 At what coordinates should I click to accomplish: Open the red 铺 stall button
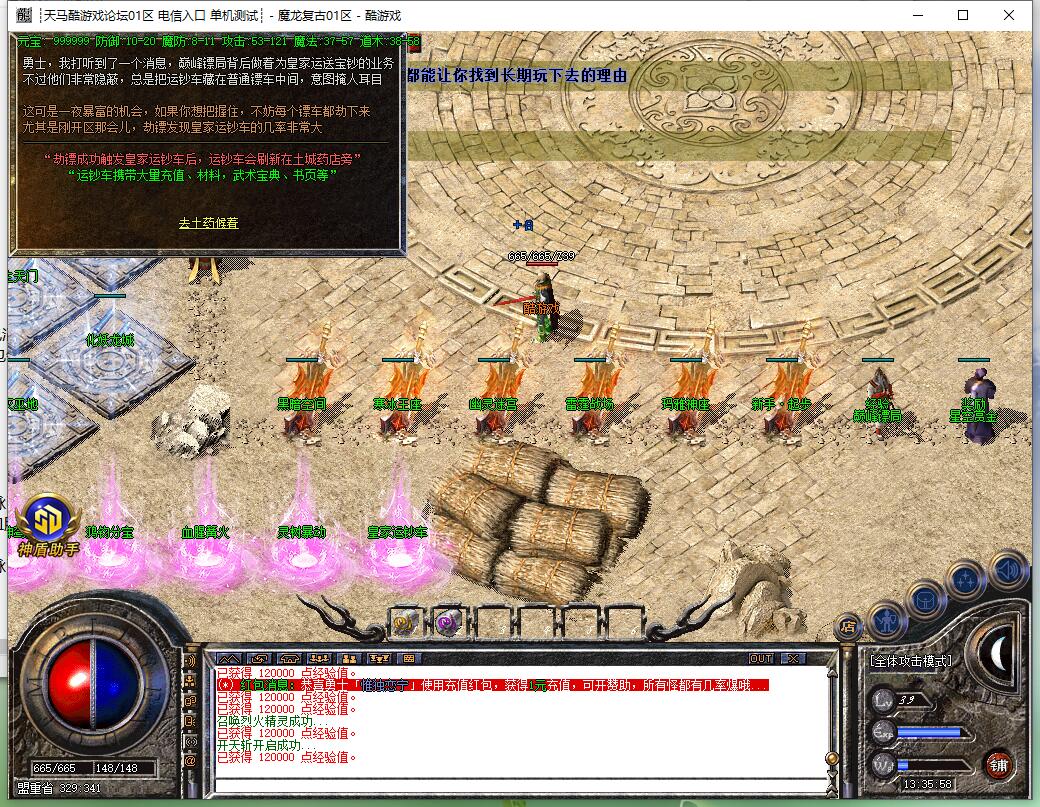click(998, 765)
